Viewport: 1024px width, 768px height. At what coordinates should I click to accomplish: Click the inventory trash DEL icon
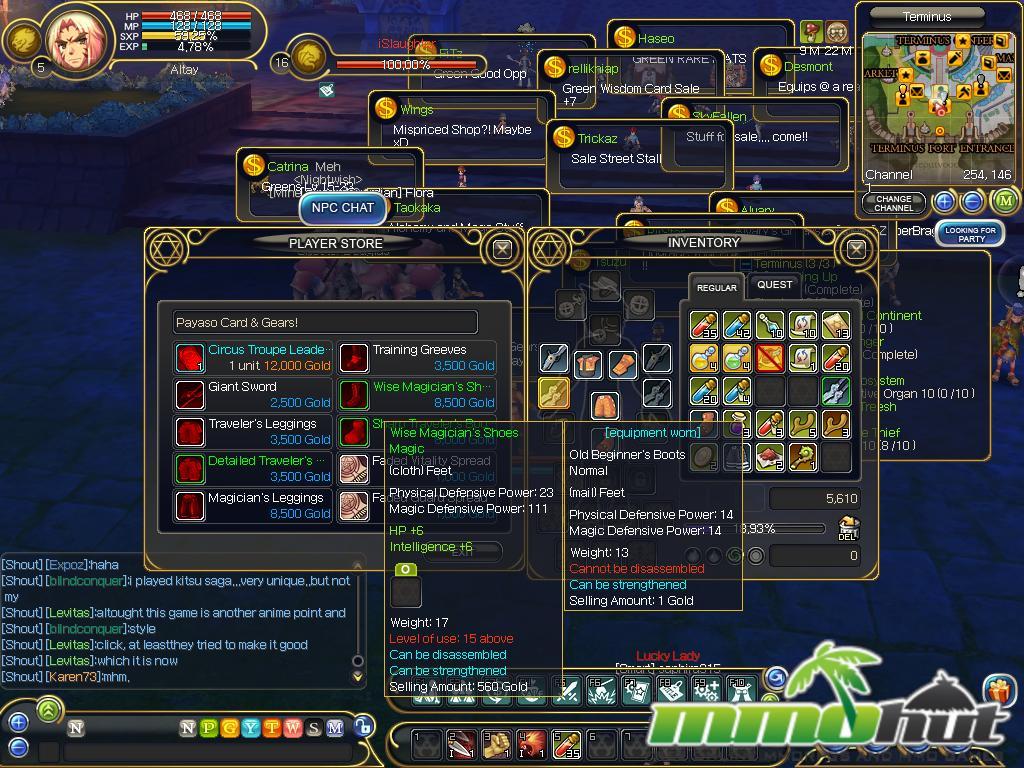(x=848, y=529)
